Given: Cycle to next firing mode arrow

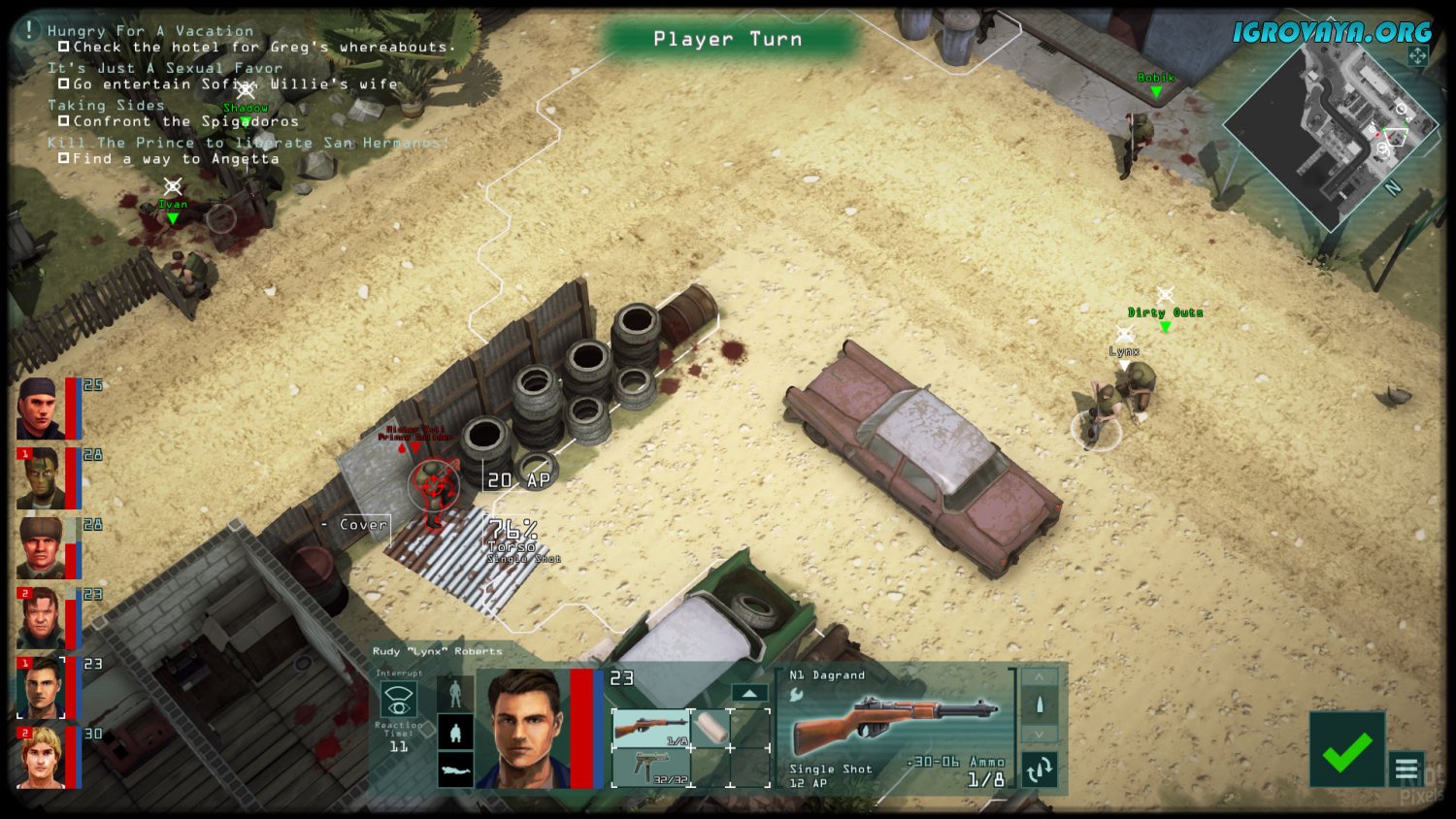Looking at the screenshot, I should (x=1040, y=735).
